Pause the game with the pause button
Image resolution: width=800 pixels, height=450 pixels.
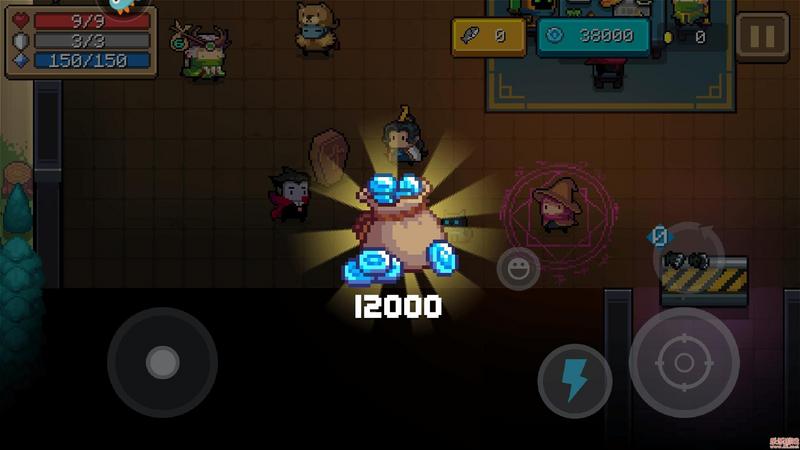click(x=761, y=37)
